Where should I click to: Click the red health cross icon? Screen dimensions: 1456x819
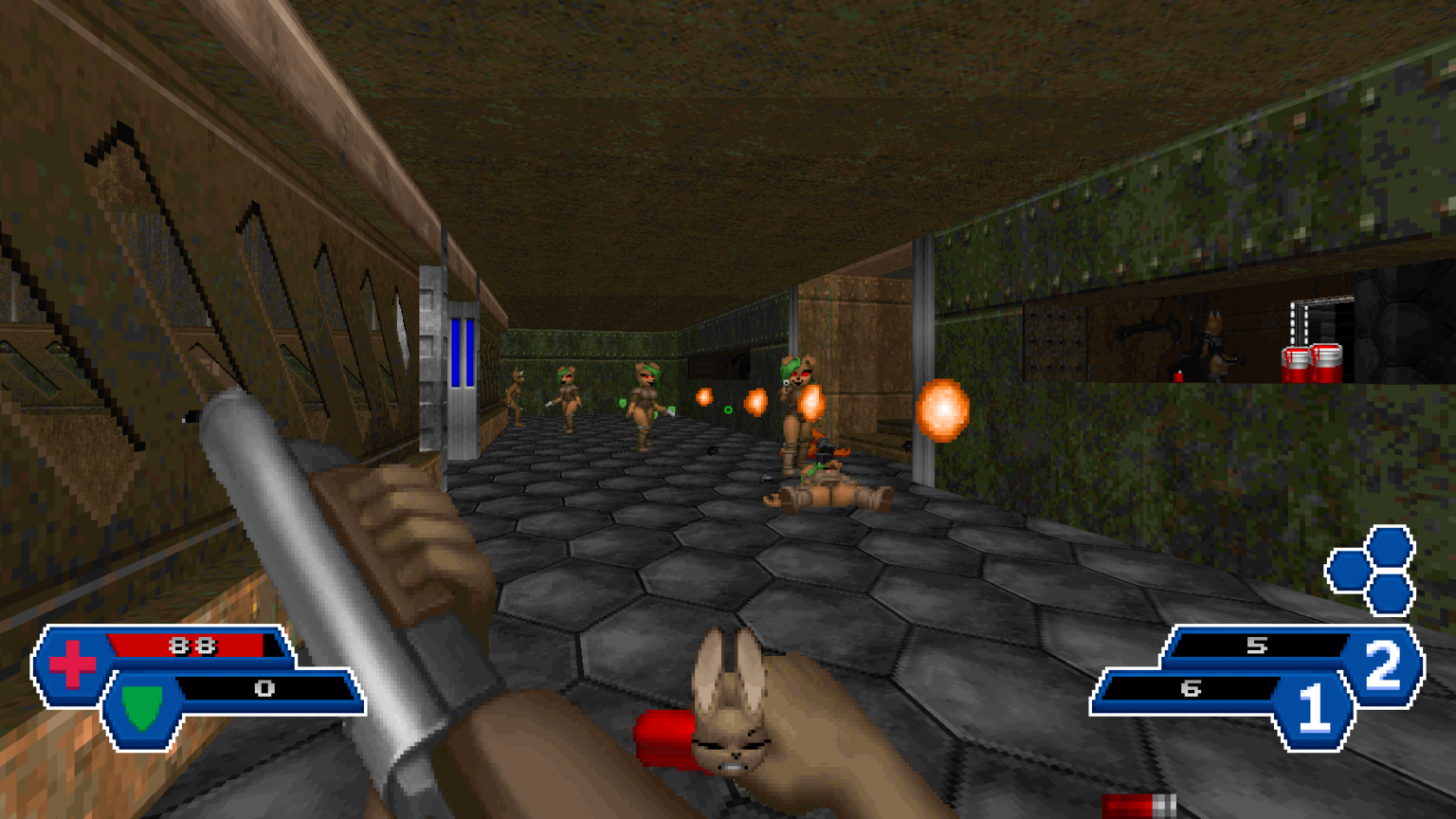pyautogui.click(x=72, y=663)
